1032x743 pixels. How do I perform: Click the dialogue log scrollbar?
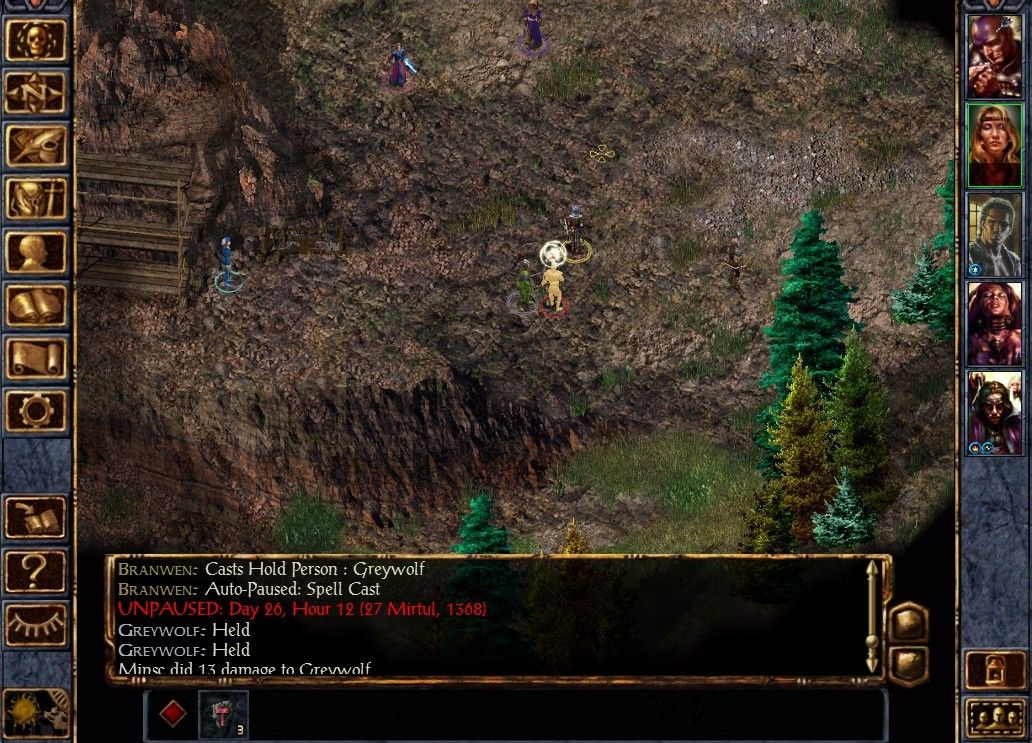(x=872, y=616)
